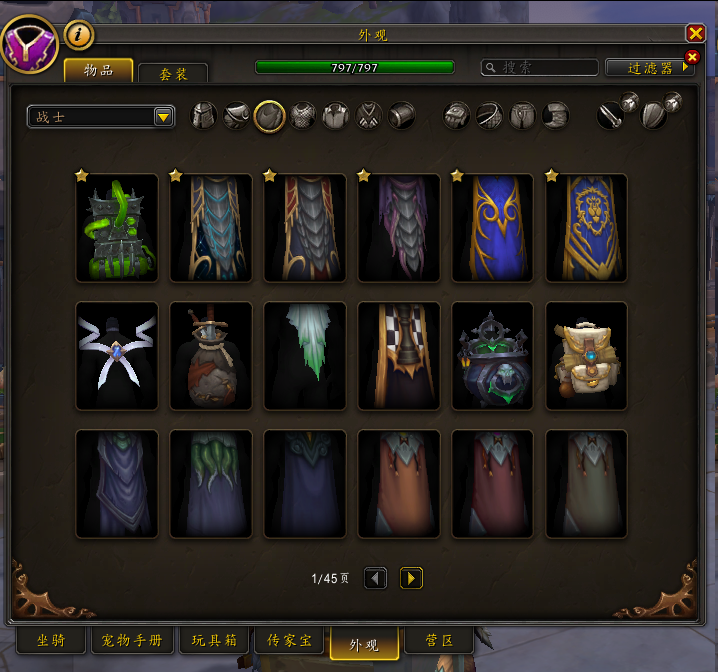The width and height of the screenshot is (718, 672).
Task: Select the helmet slot filter icon
Action: pyautogui.click(x=204, y=116)
